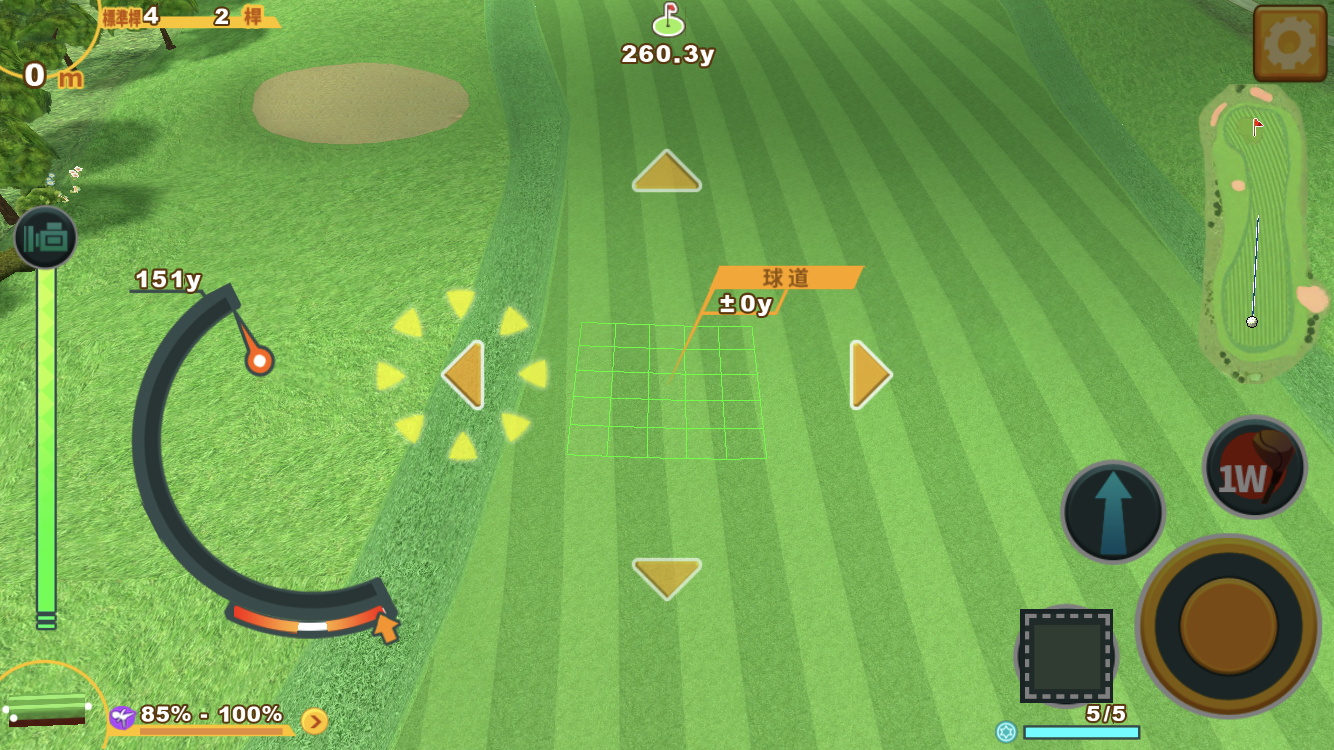
Task: Open the 1W club selector
Action: 1254,467
